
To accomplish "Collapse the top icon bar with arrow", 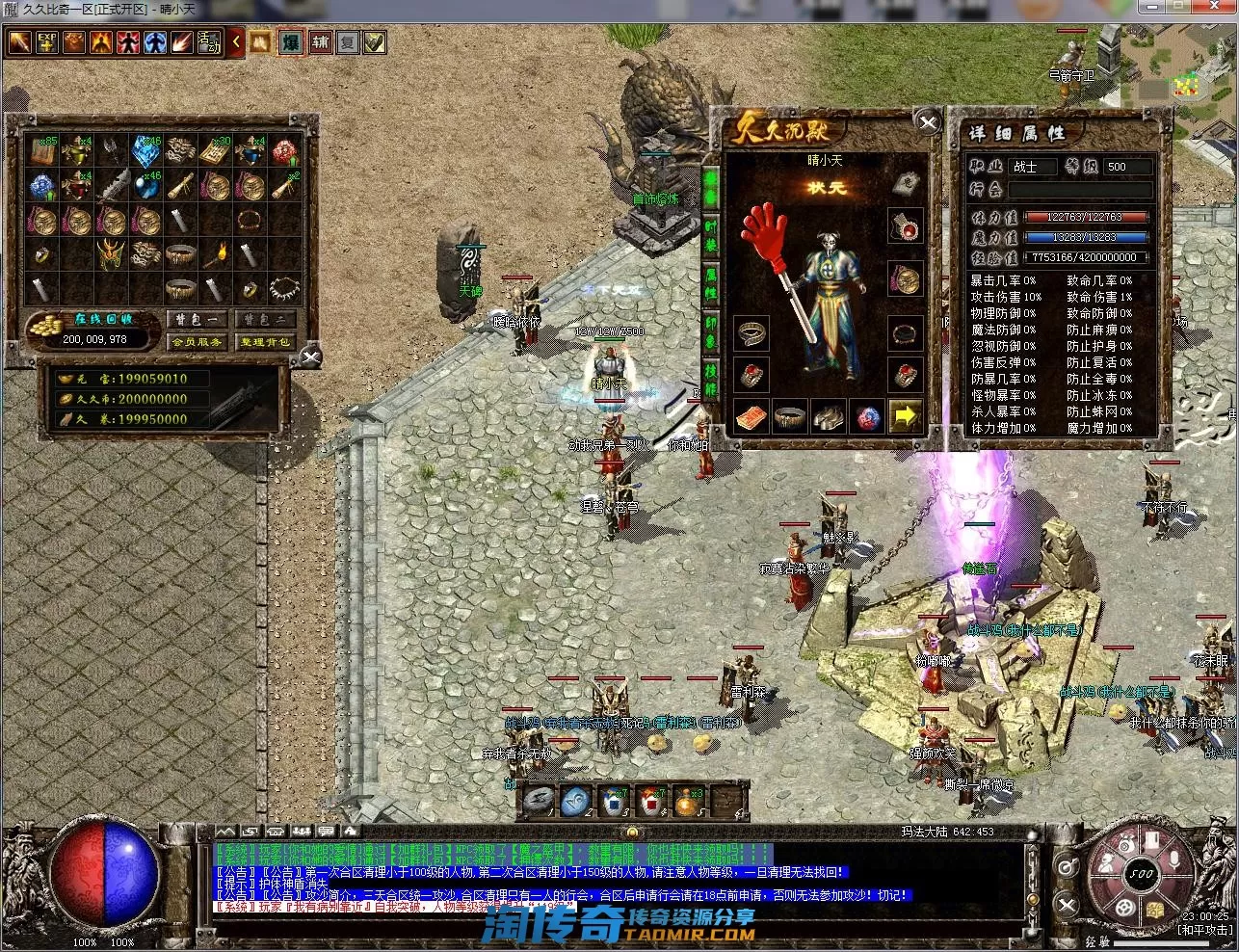I will pyautogui.click(x=236, y=42).
